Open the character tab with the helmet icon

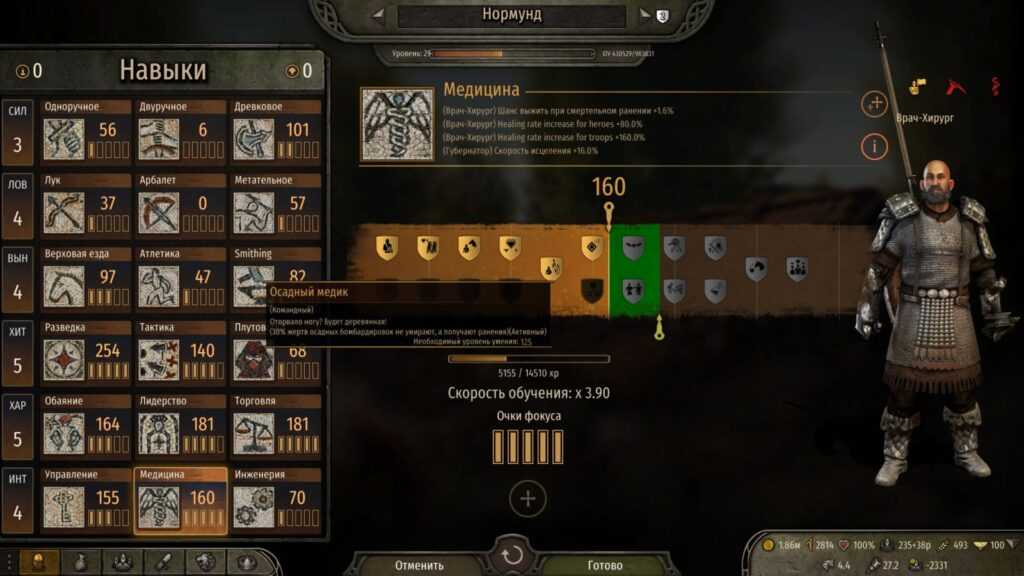point(39,562)
